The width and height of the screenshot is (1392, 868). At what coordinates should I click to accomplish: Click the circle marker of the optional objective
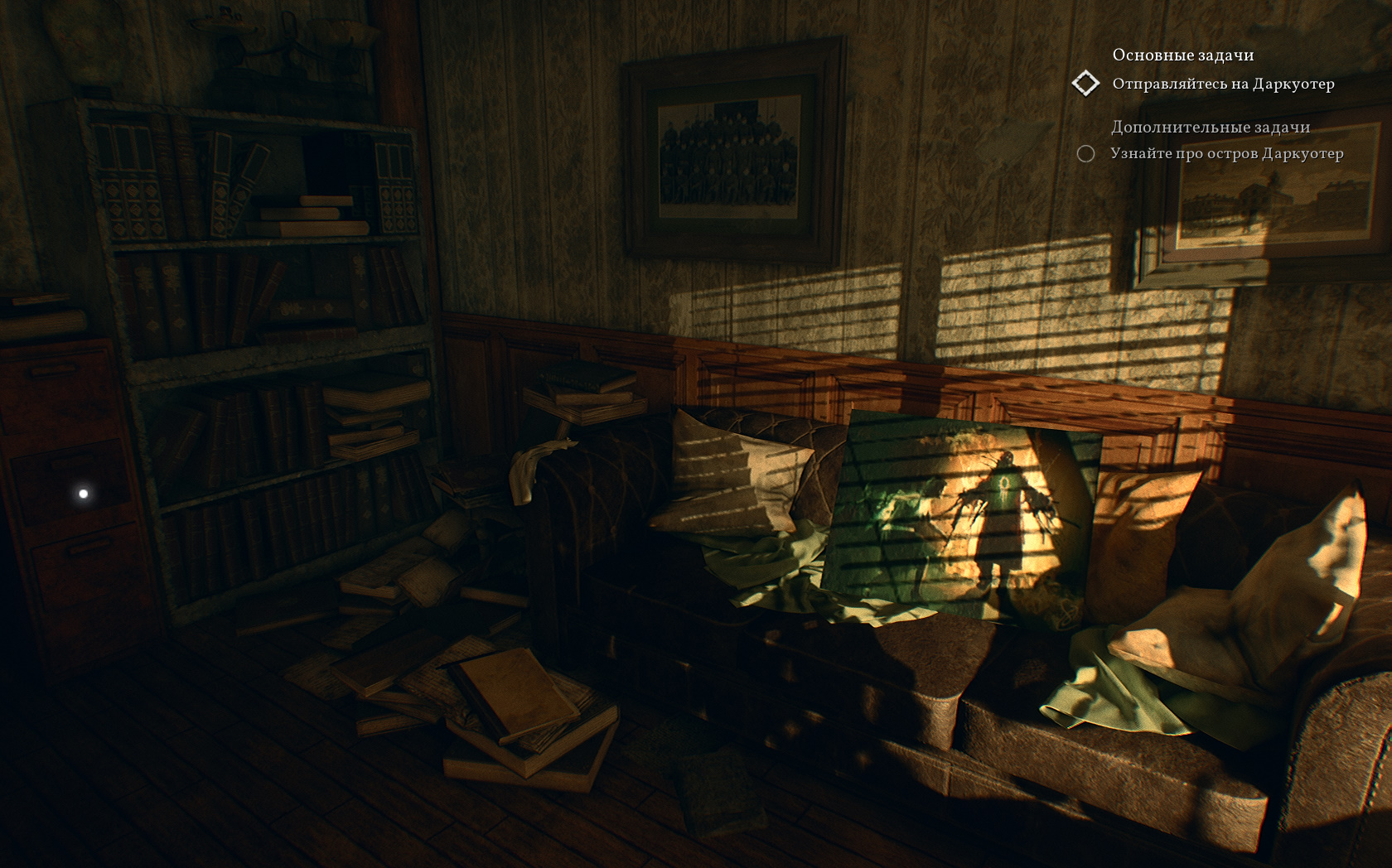[1085, 153]
